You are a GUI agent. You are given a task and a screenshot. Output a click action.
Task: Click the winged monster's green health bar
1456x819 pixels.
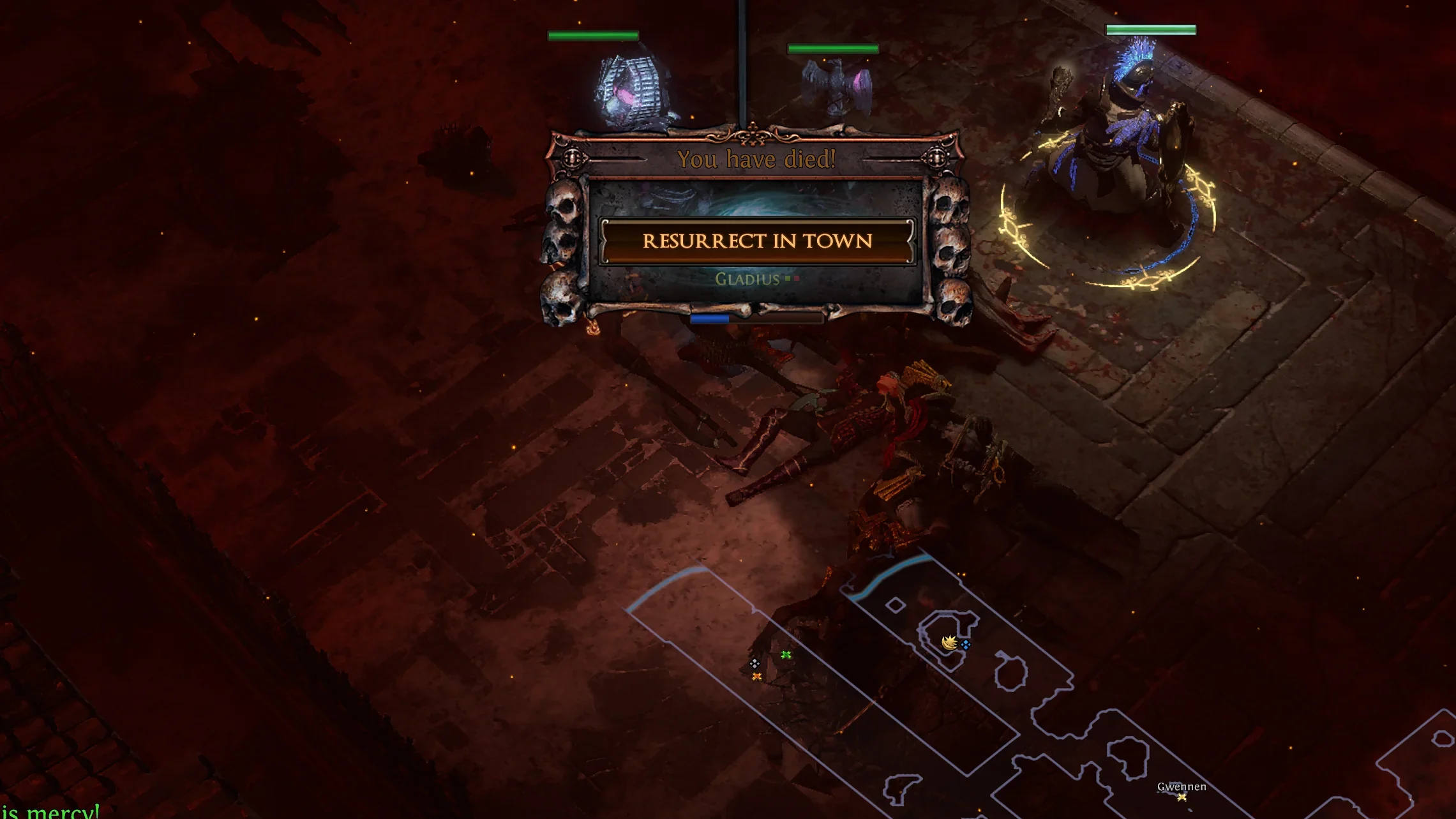832,47
